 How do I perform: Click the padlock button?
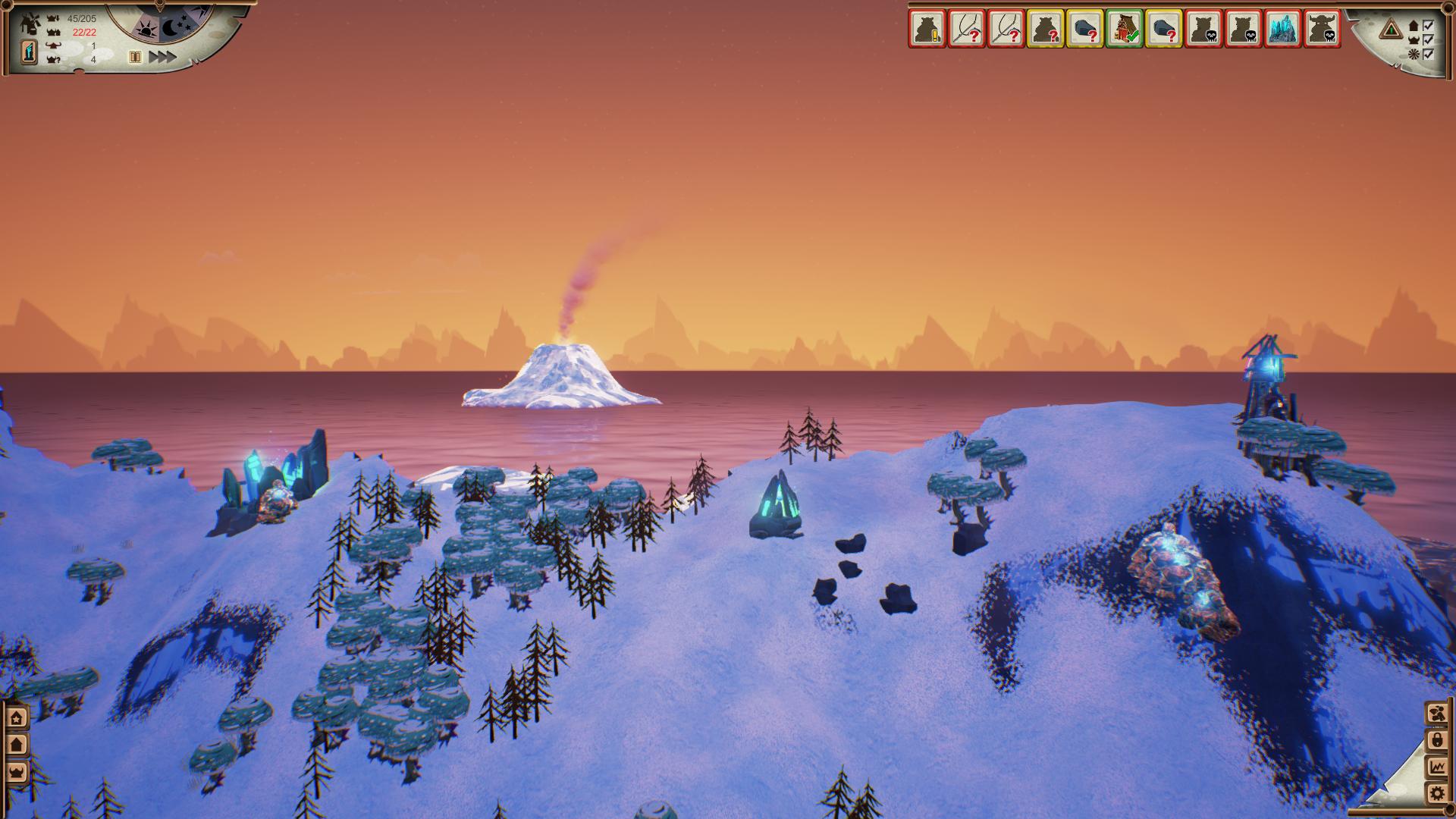tap(1436, 740)
